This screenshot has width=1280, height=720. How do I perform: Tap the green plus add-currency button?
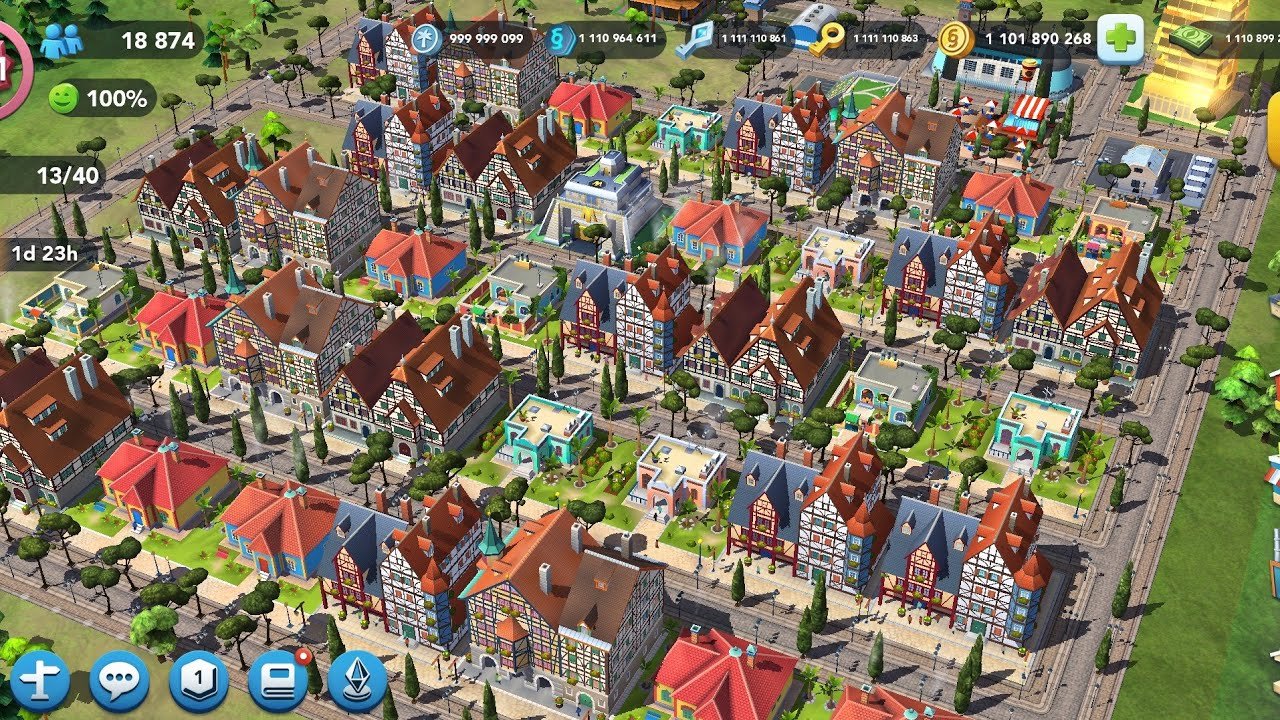tap(1120, 40)
